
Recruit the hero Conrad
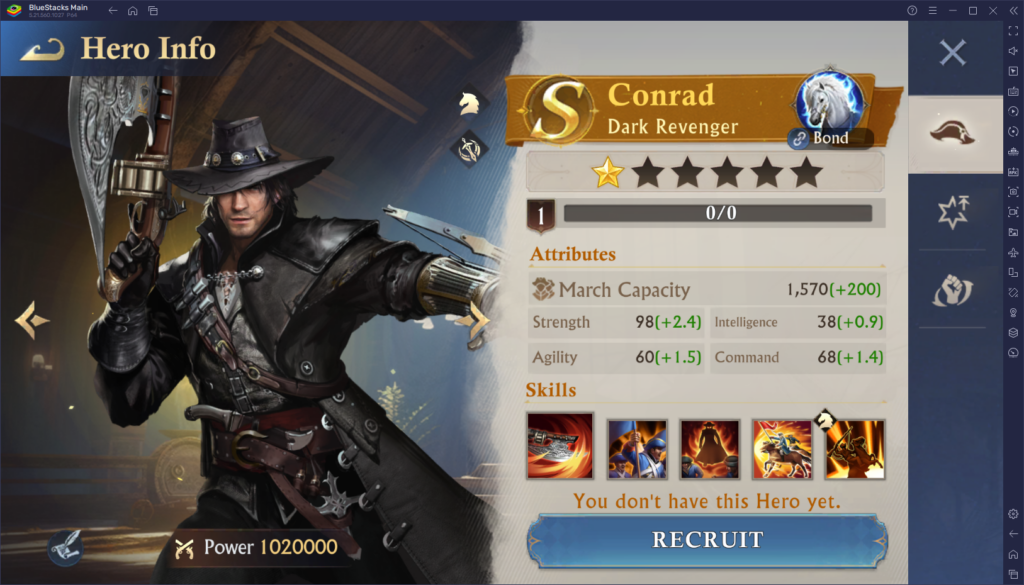click(707, 540)
